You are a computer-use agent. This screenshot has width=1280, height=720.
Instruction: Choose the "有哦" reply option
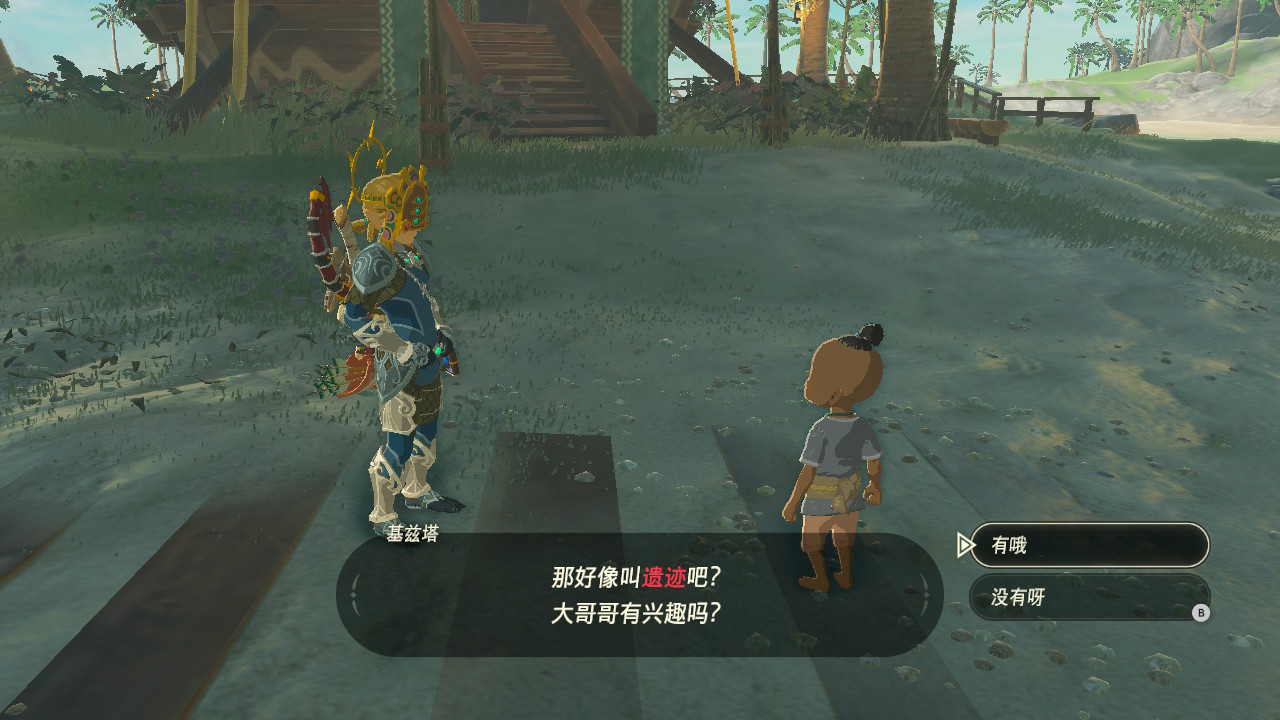[x=1088, y=545]
